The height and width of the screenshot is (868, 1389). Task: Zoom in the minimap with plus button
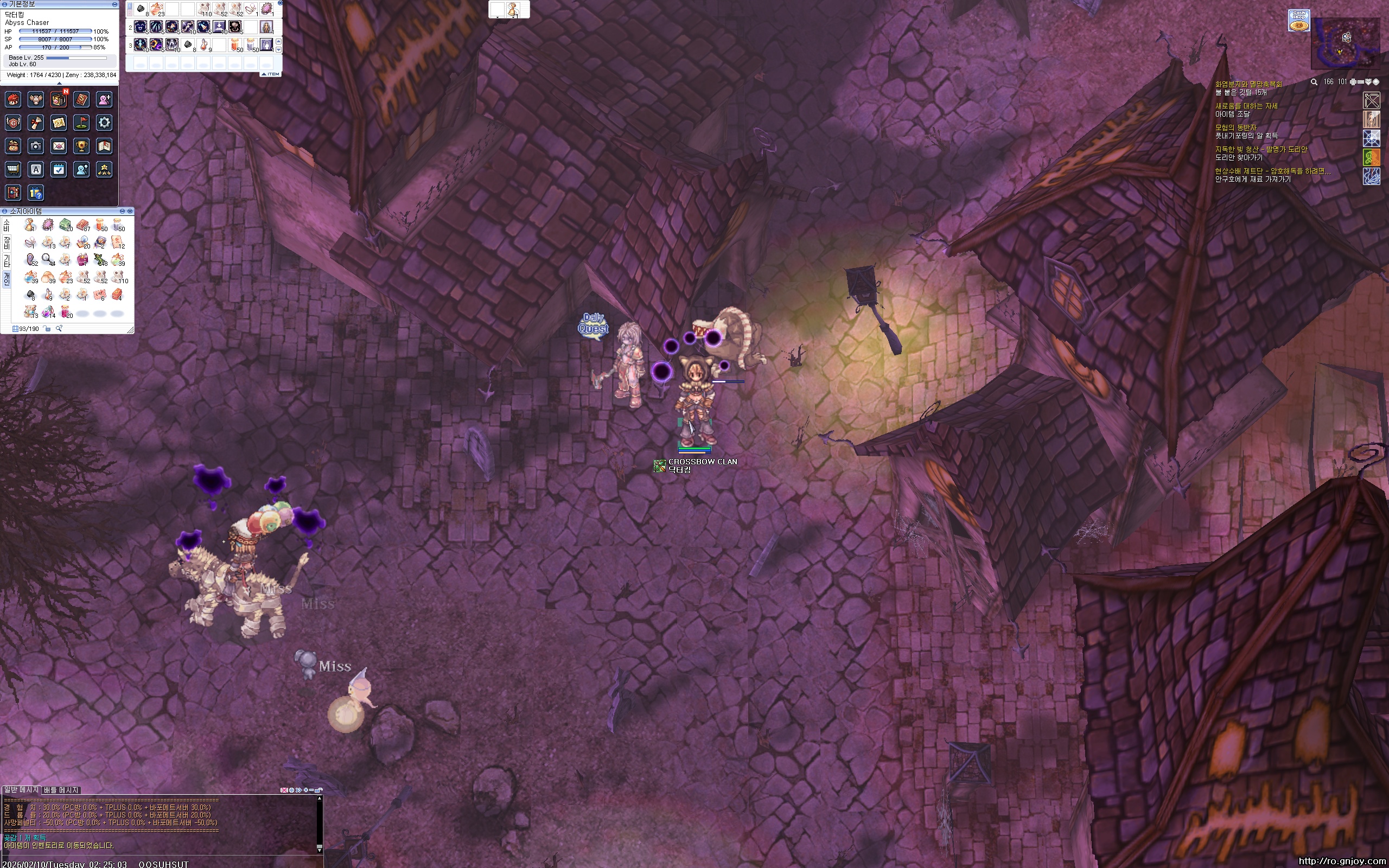(x=1352, y=82)
